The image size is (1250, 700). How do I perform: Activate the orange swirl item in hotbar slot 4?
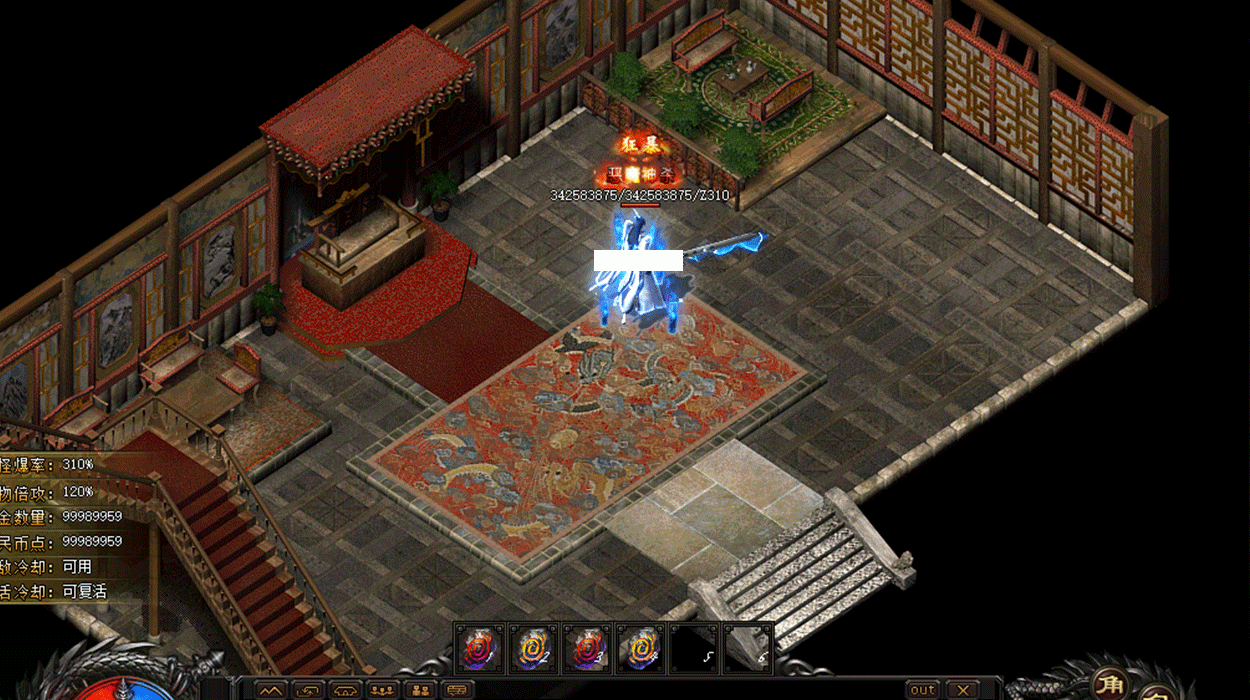642,648
